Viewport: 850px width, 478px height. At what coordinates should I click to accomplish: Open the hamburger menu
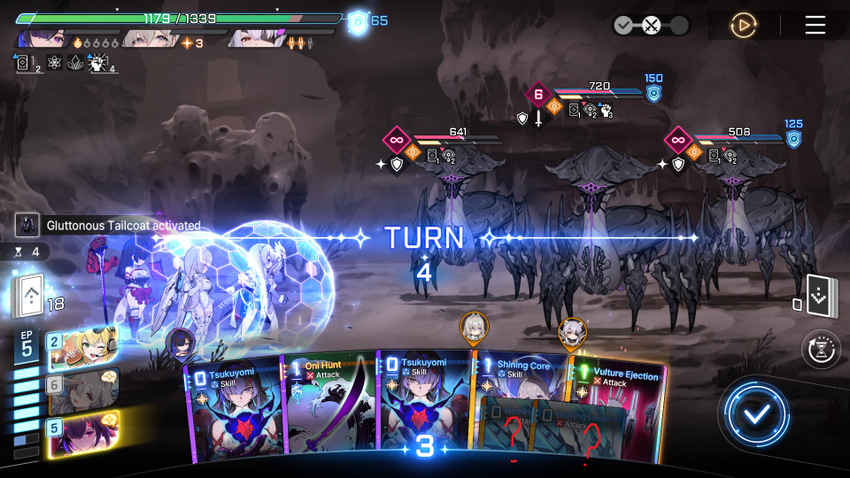tap(815, 25)
